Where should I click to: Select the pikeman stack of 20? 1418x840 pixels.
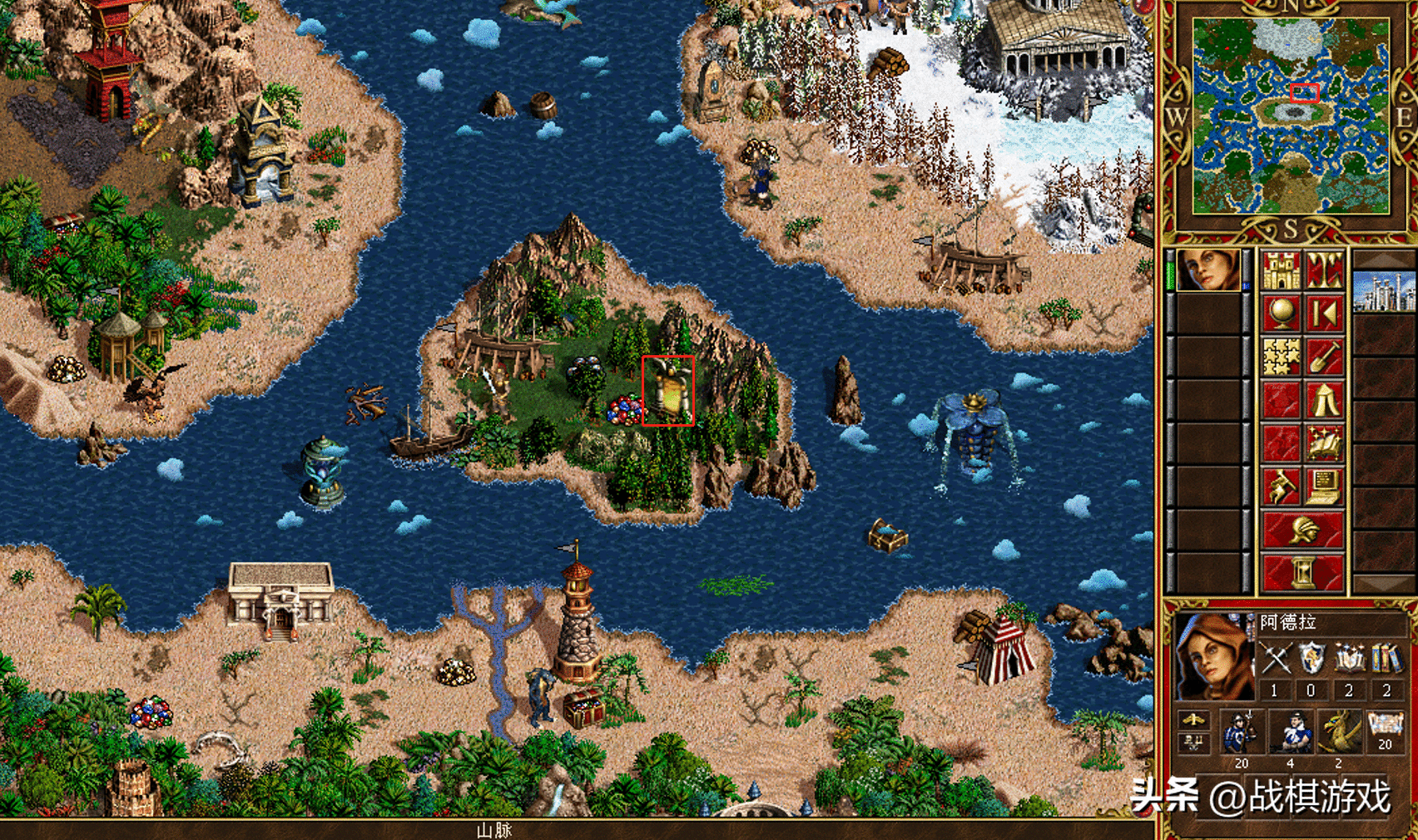[x=1241, y=733]
